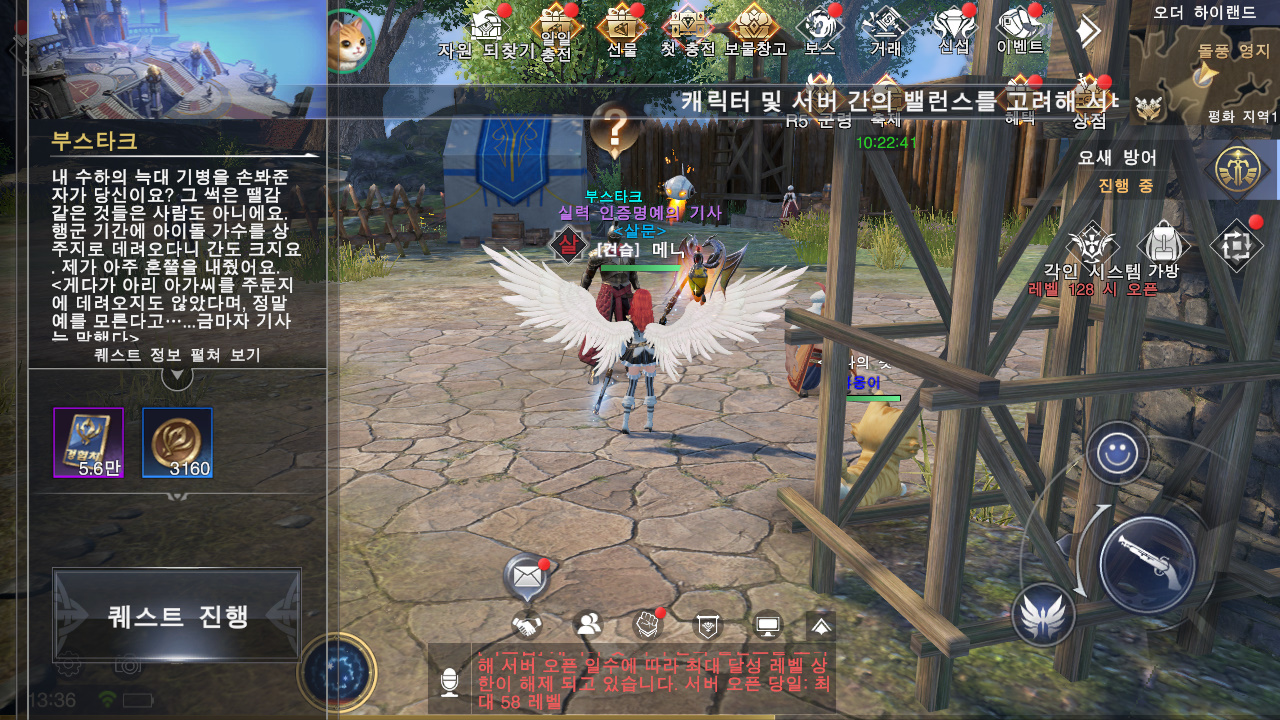The width and height of the screenshot is (1280, 720).
Task: Activate the wing skill button
Action: click(1043, 614)
